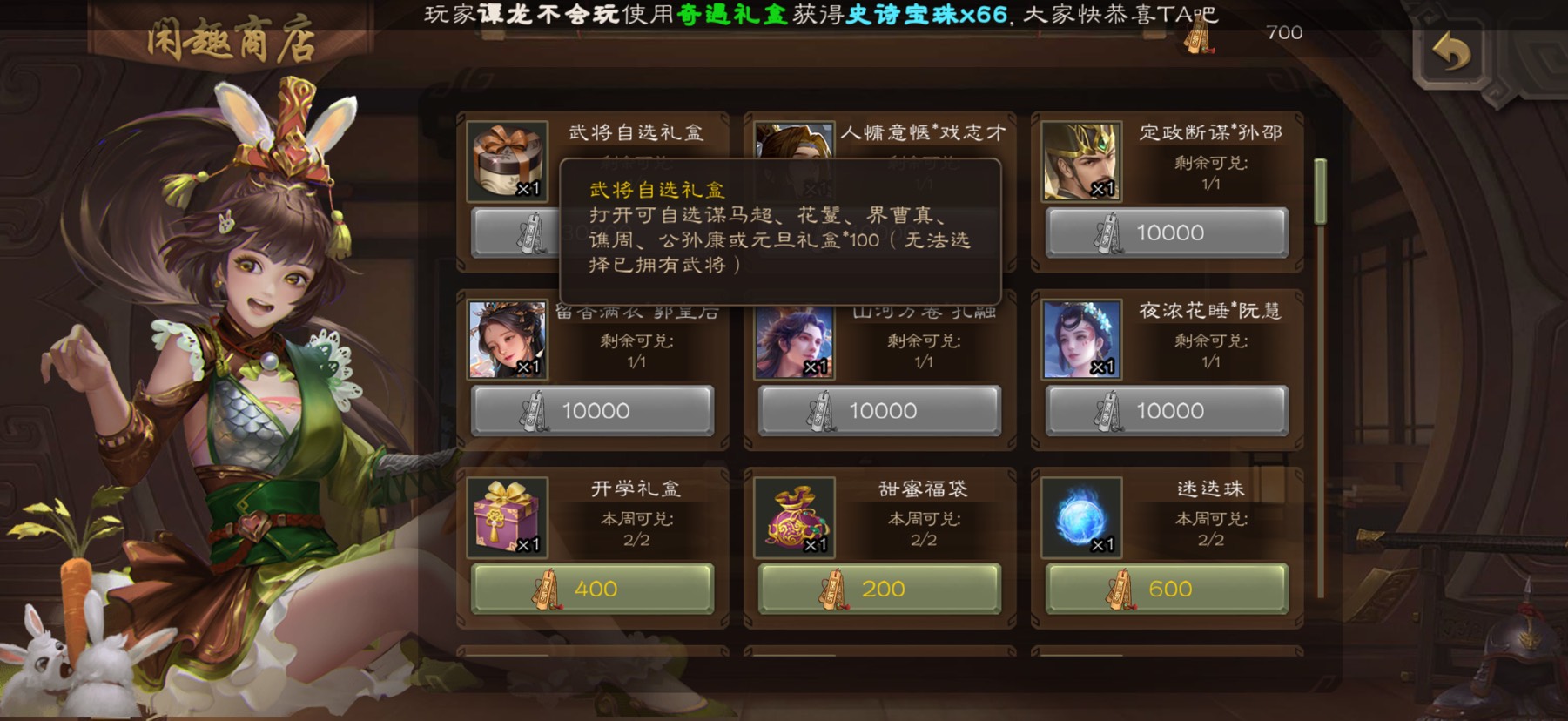1568x721 pixels.
Task: Buy the 开学礼盒 for 400
Action: (592, 589)
